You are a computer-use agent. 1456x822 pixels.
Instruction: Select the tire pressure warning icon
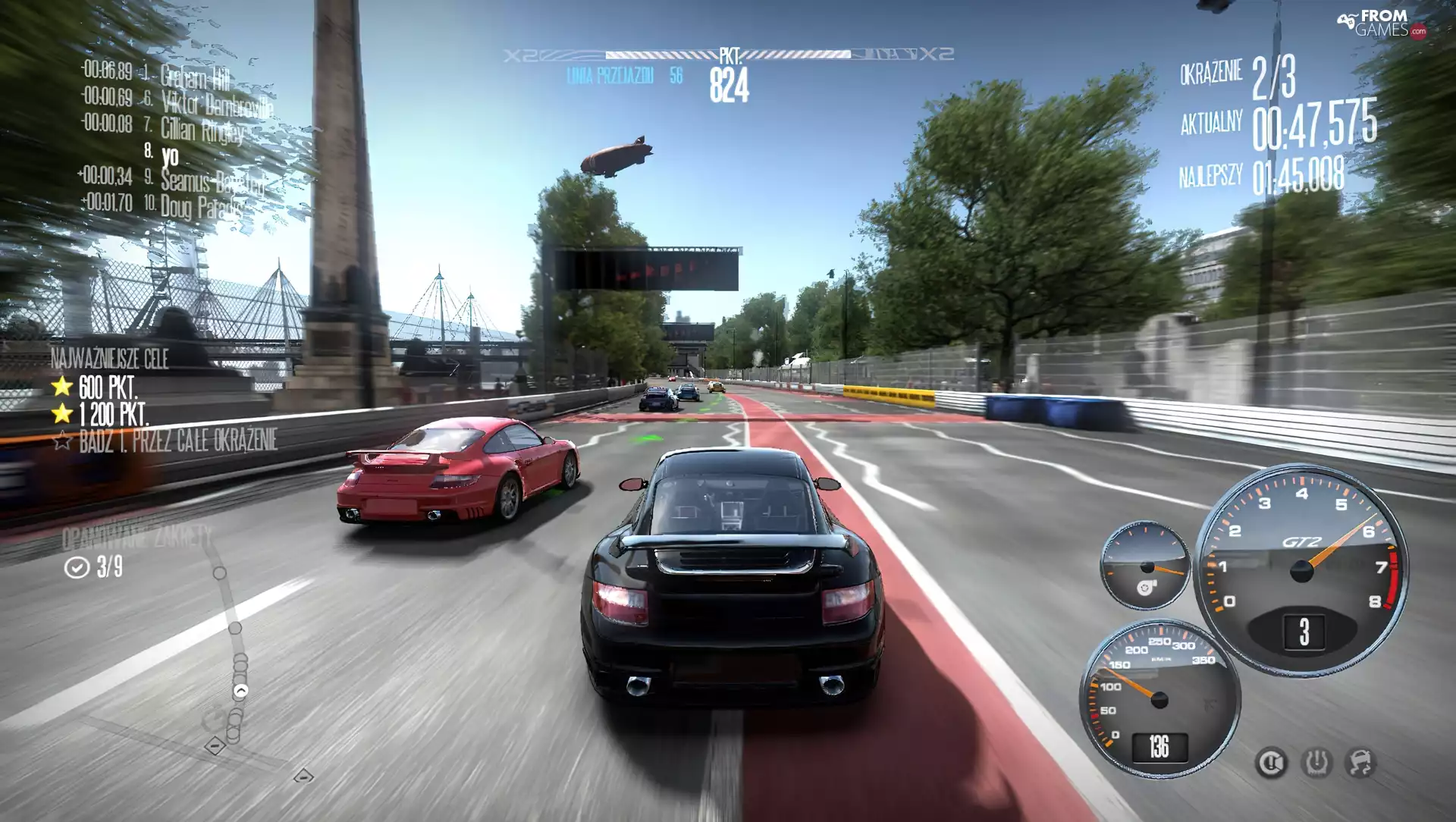[x=1317, y=761]
